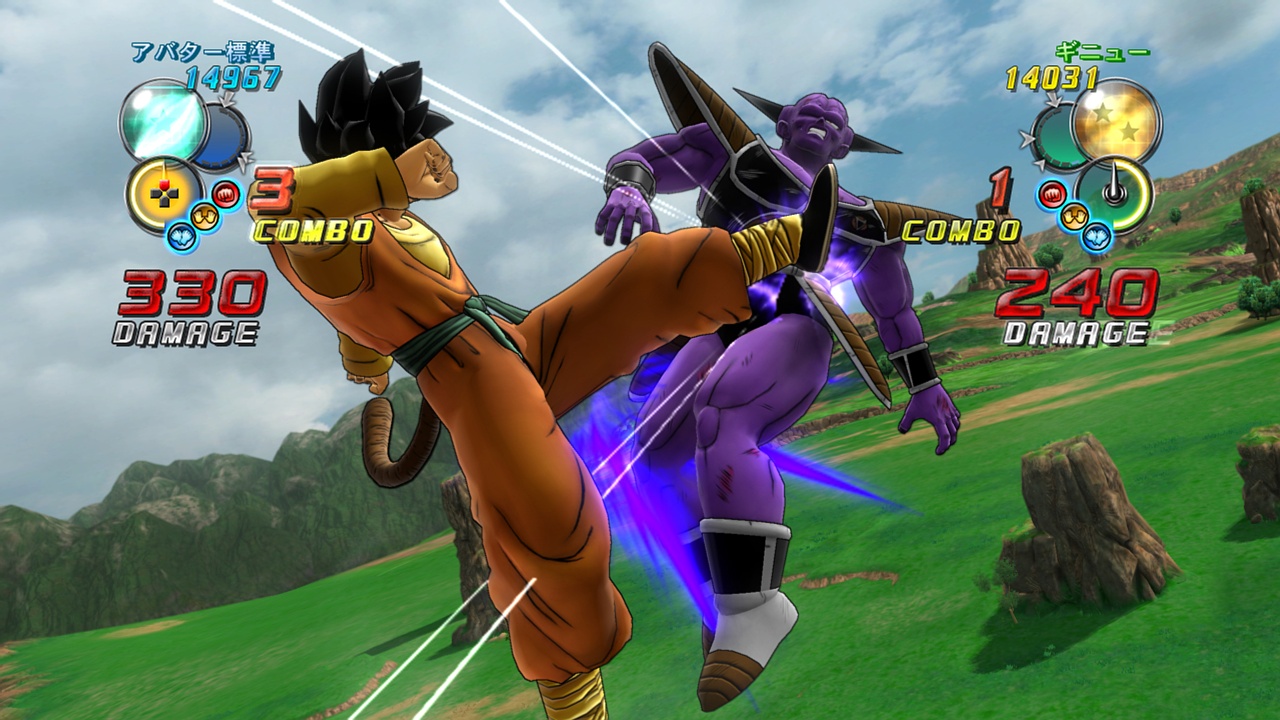
Task: Select the blue circular ki gauge on left HUD
Action: tap(222, 135)
